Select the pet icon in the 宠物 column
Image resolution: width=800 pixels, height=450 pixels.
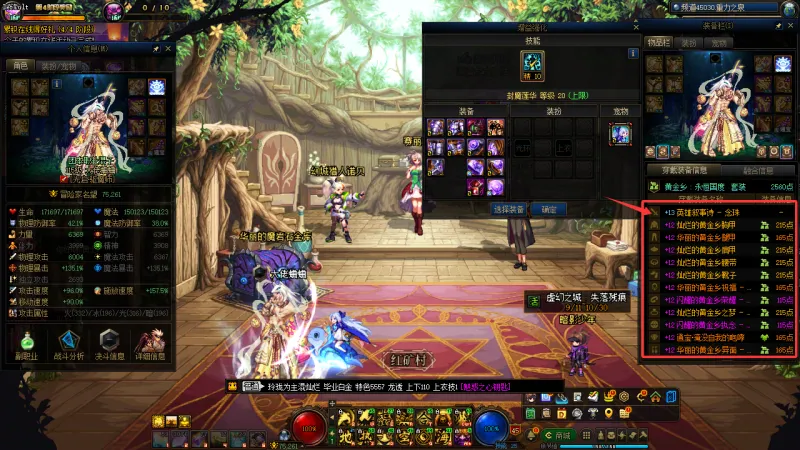(x=620, y=133)
